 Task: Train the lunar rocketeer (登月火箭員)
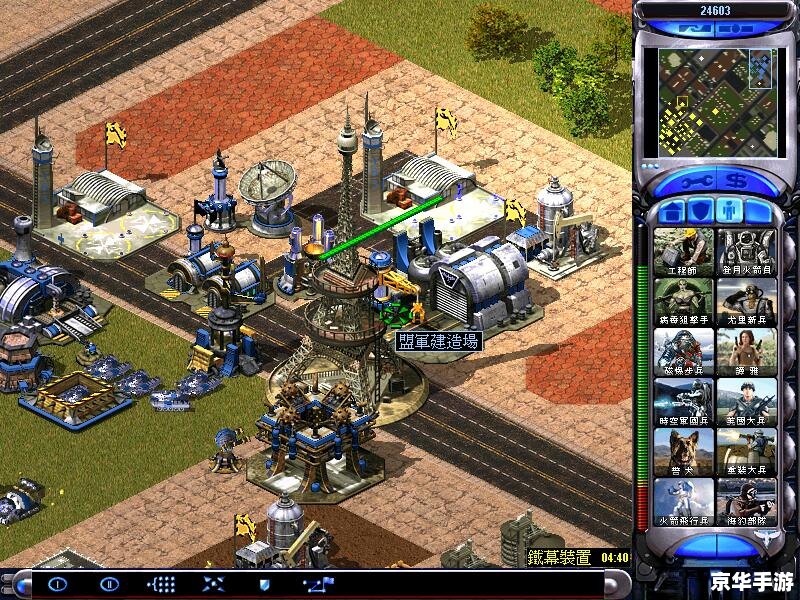coord(746,251)
